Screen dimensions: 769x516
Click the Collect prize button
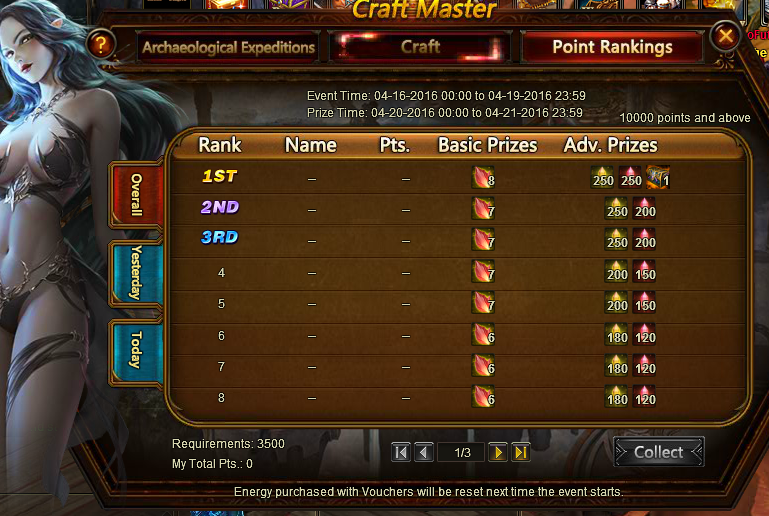pos(658,452)
